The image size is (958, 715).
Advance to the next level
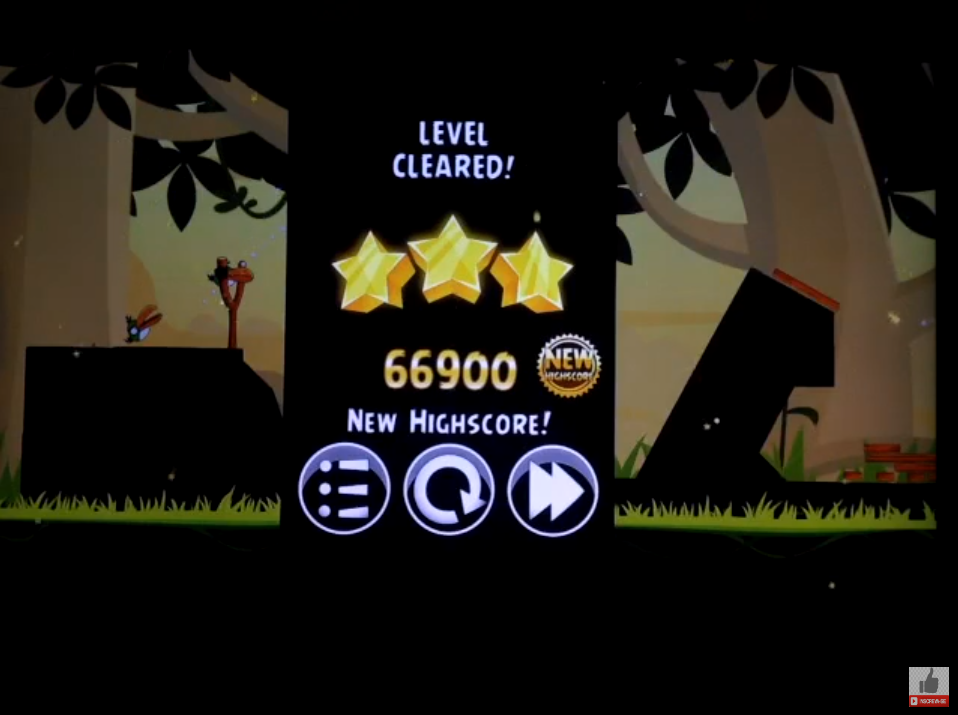pyautogui.click(x=553, y=490)
